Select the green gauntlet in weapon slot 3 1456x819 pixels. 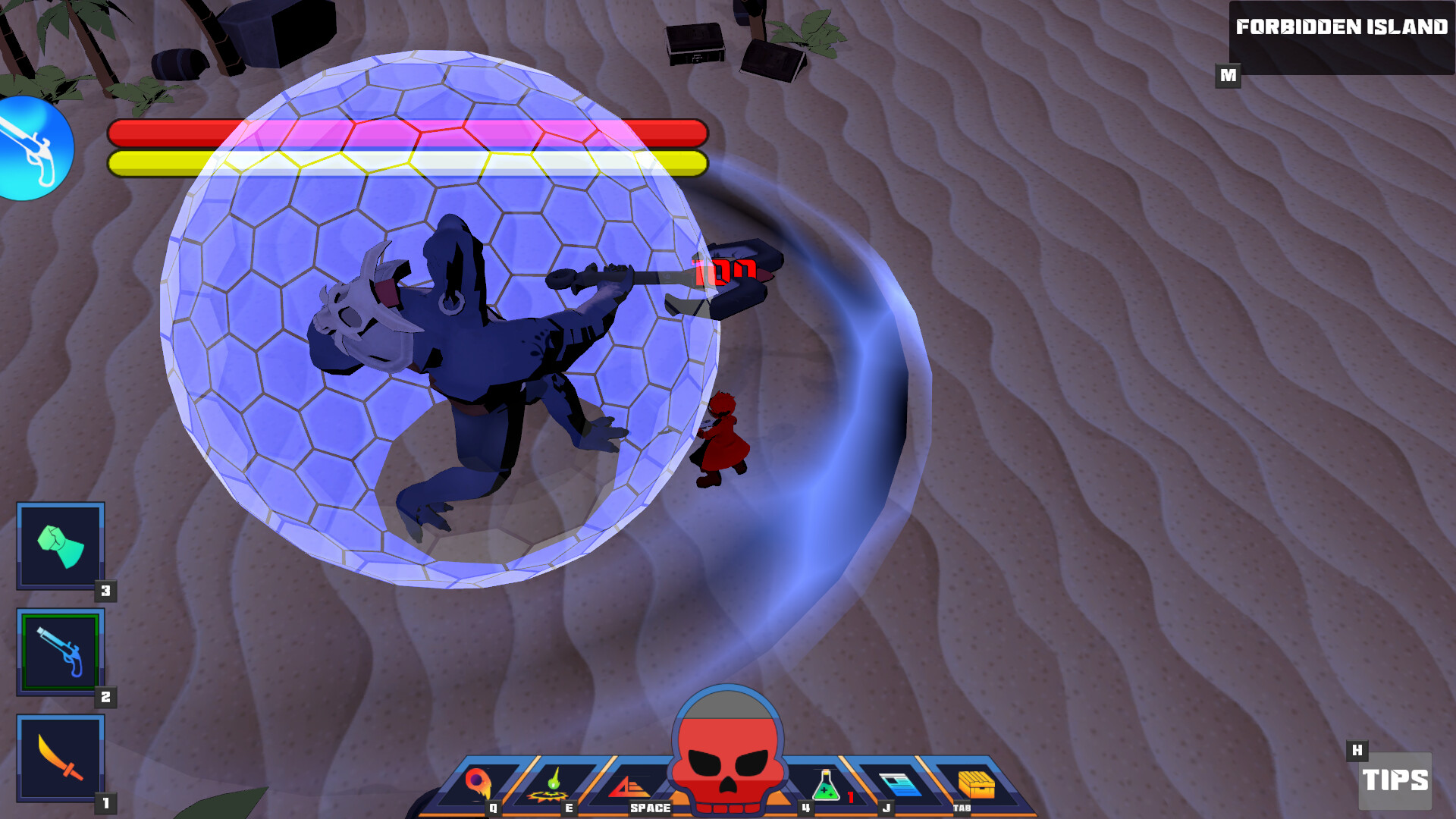(x=60, y=548)
